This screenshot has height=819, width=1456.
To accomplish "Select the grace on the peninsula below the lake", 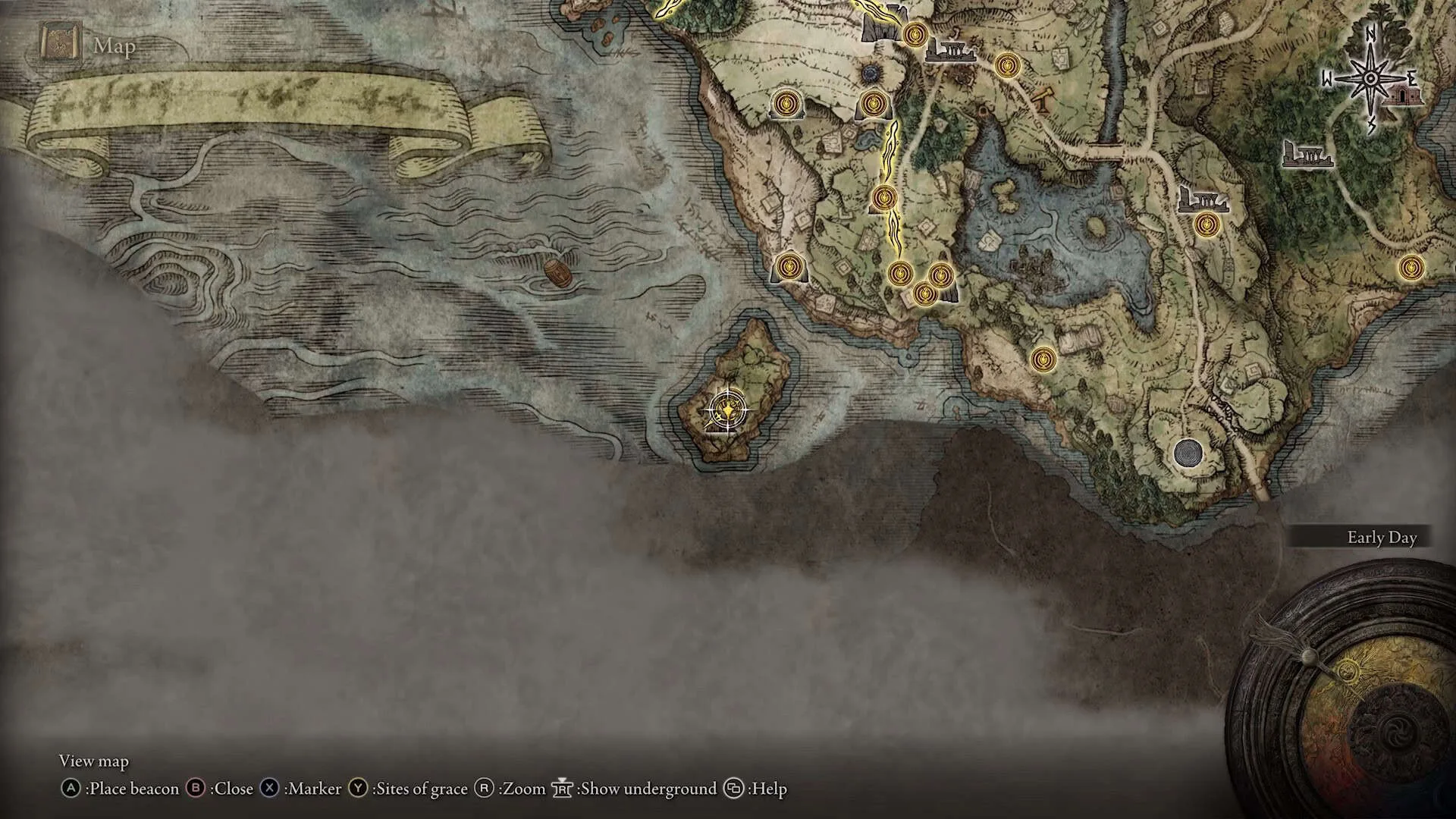I will 1043,359.
